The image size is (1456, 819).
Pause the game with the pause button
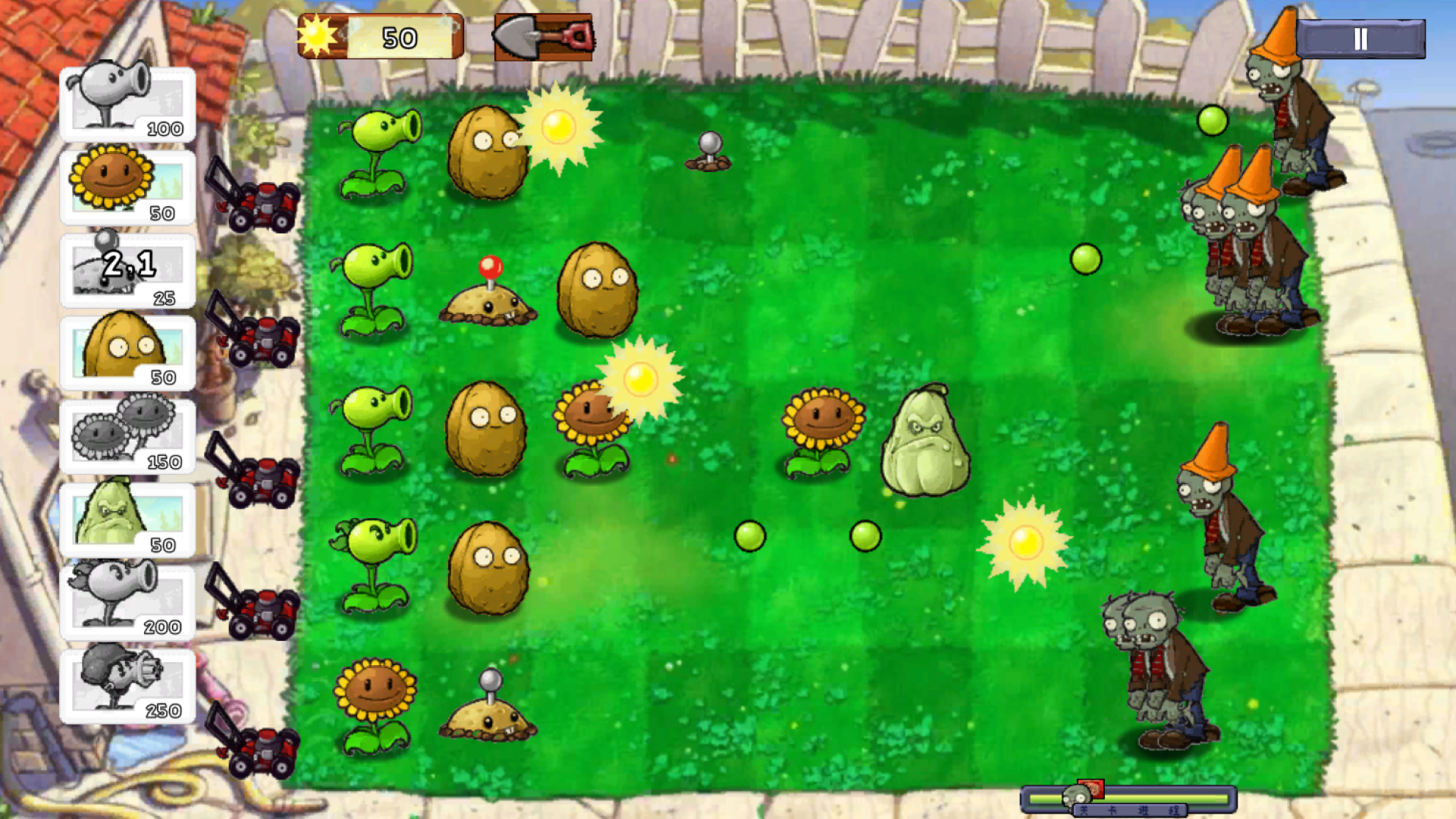tap(1360, 36)
